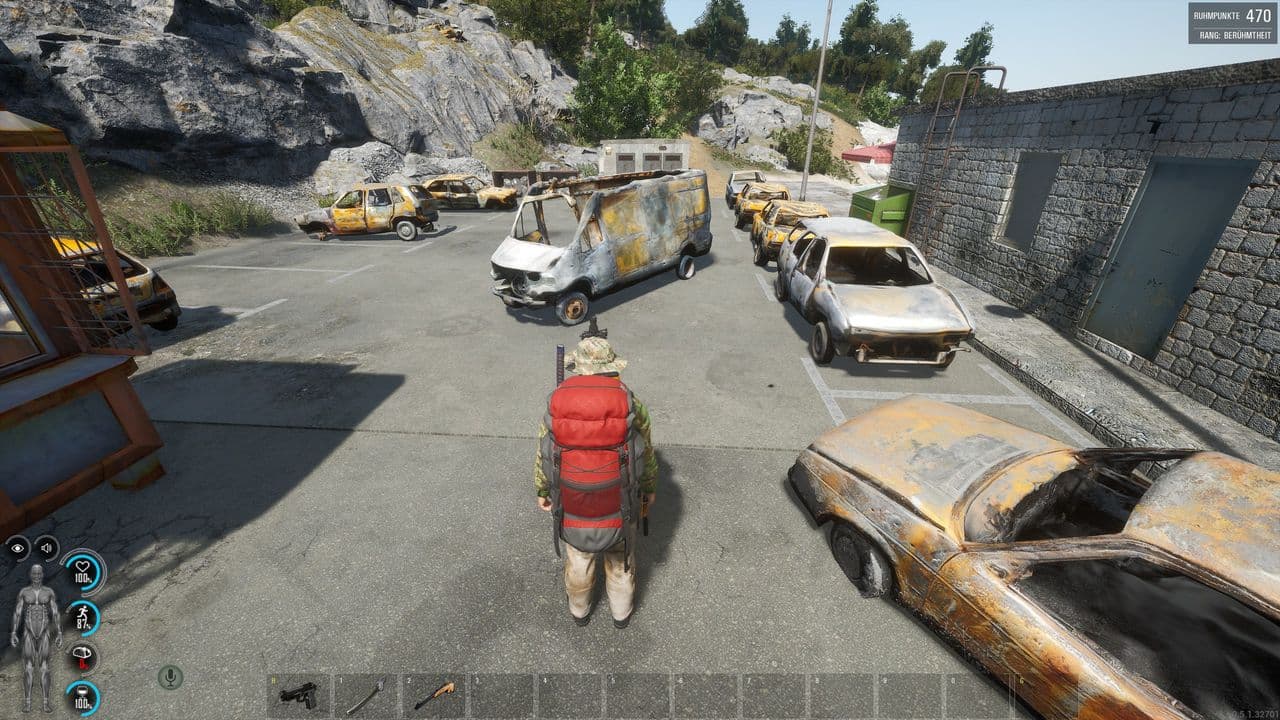Select the long bladed tool hotbar slot
Viewport: 1280px width, 720px height.
(365, 695)
